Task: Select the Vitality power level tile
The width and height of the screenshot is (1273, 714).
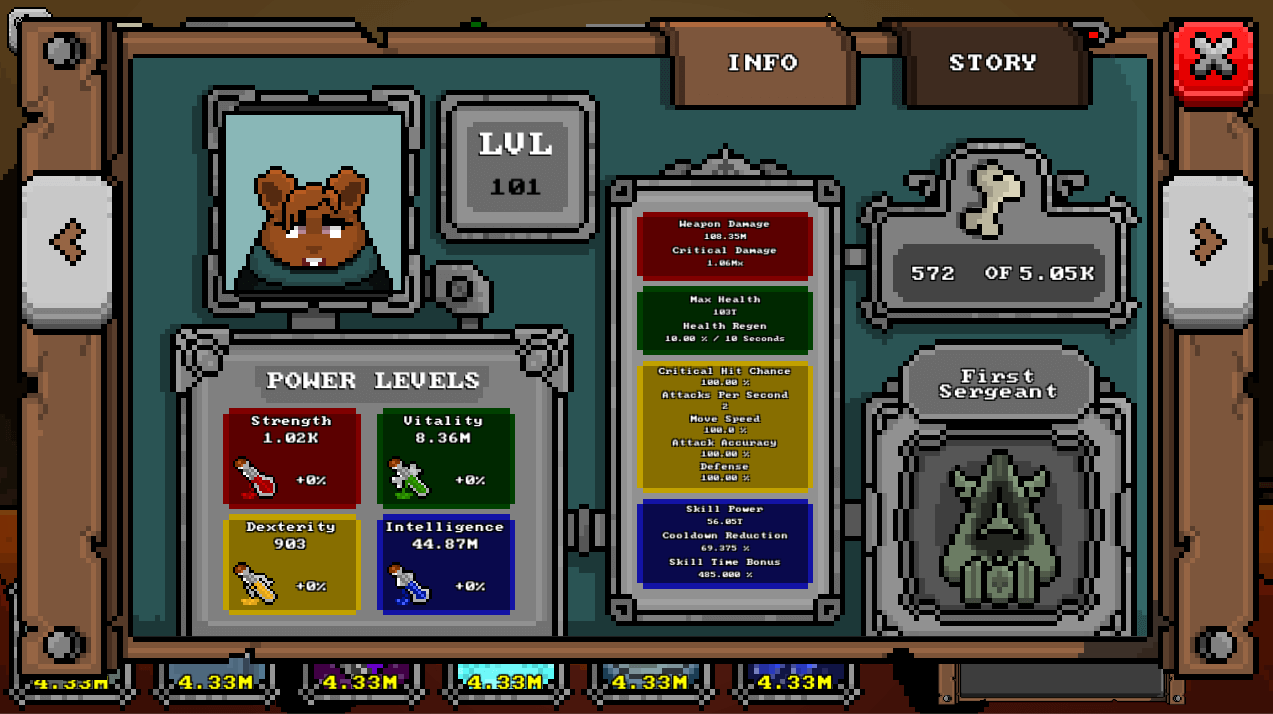Action: (x=445, y=457)
